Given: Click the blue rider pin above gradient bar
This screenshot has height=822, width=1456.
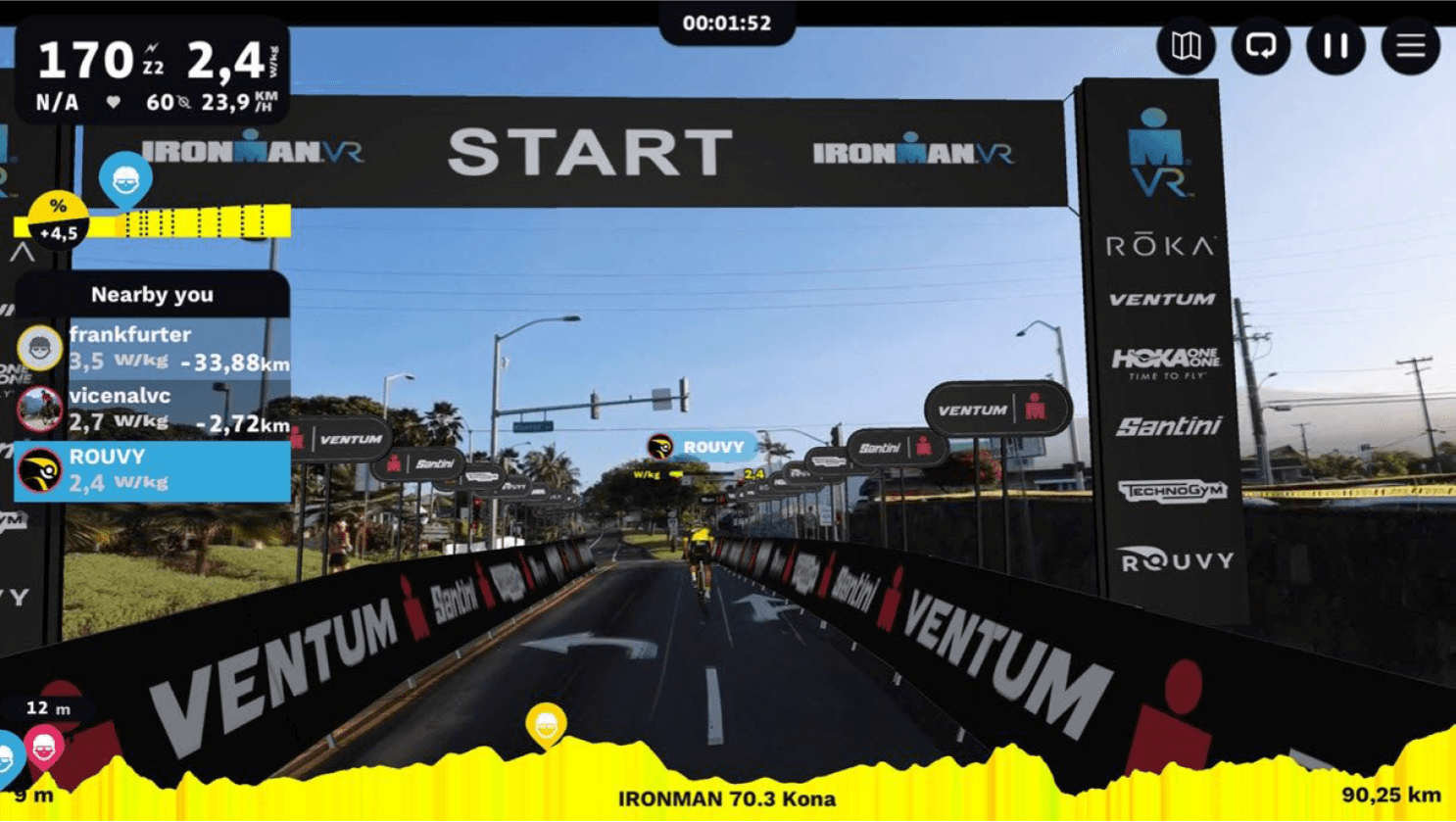Looking at the screenshot, I should 125,178.
